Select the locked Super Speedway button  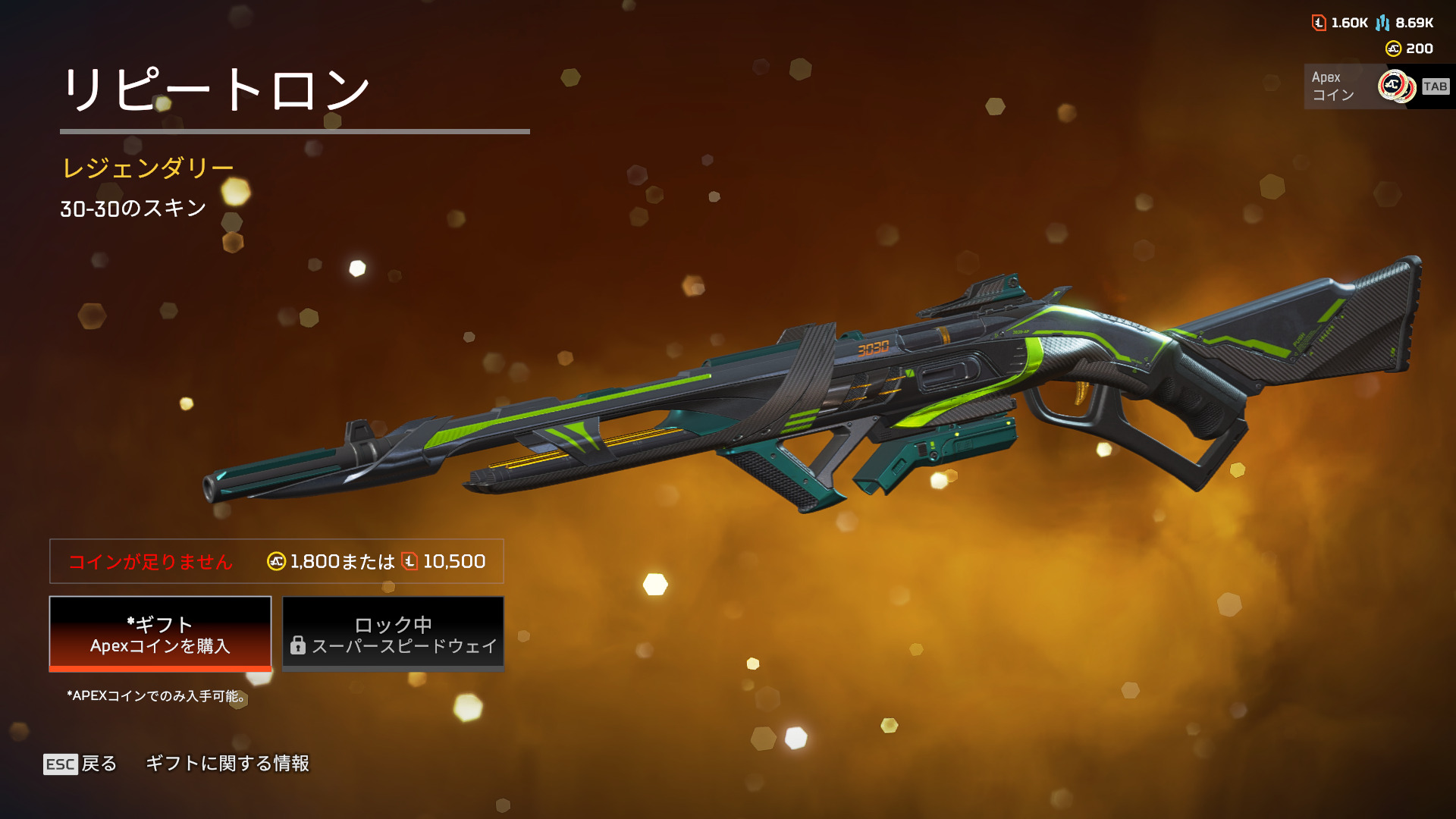(393, 634)
